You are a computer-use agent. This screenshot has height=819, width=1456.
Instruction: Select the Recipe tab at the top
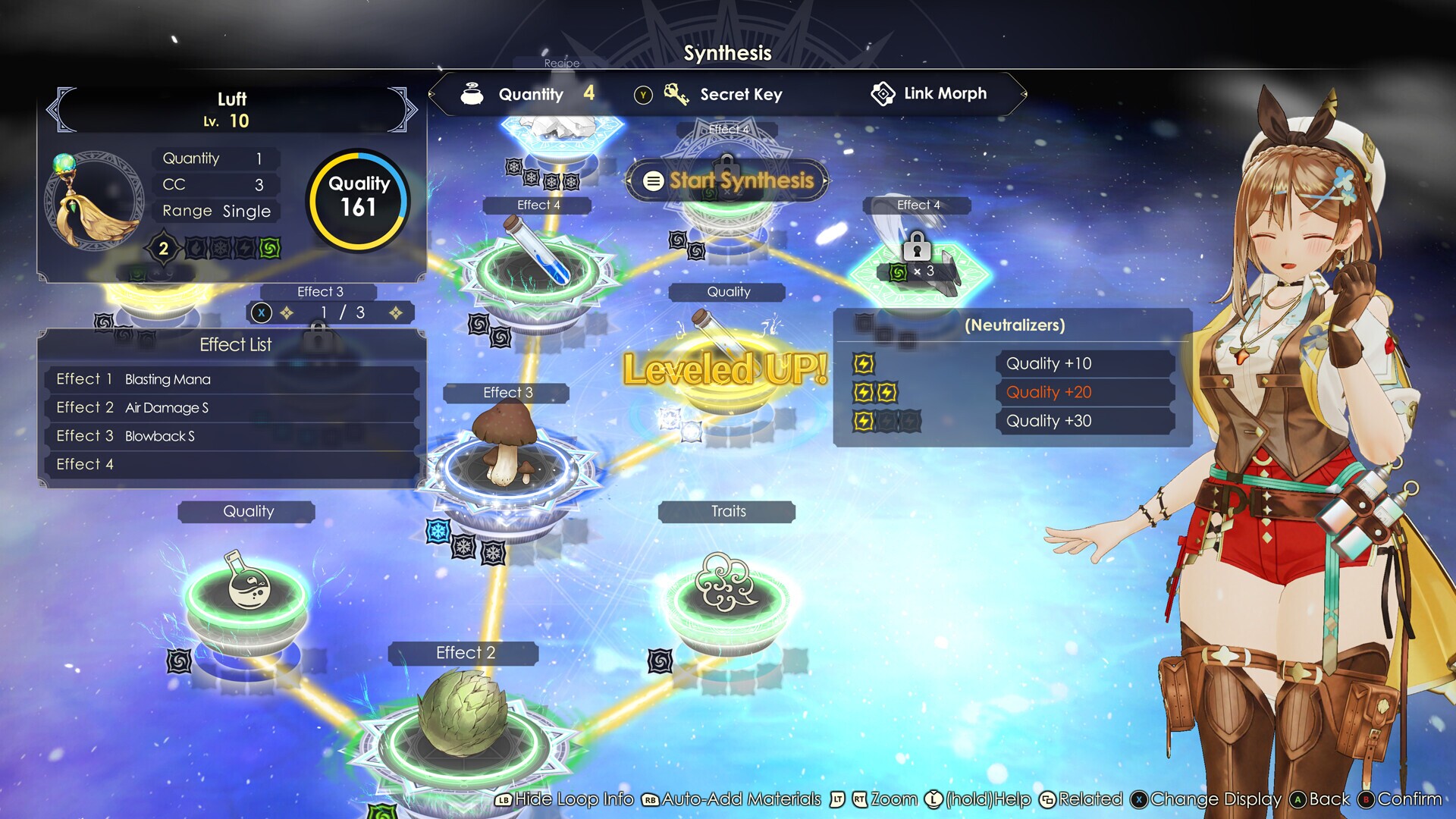[x=561, y=64]
